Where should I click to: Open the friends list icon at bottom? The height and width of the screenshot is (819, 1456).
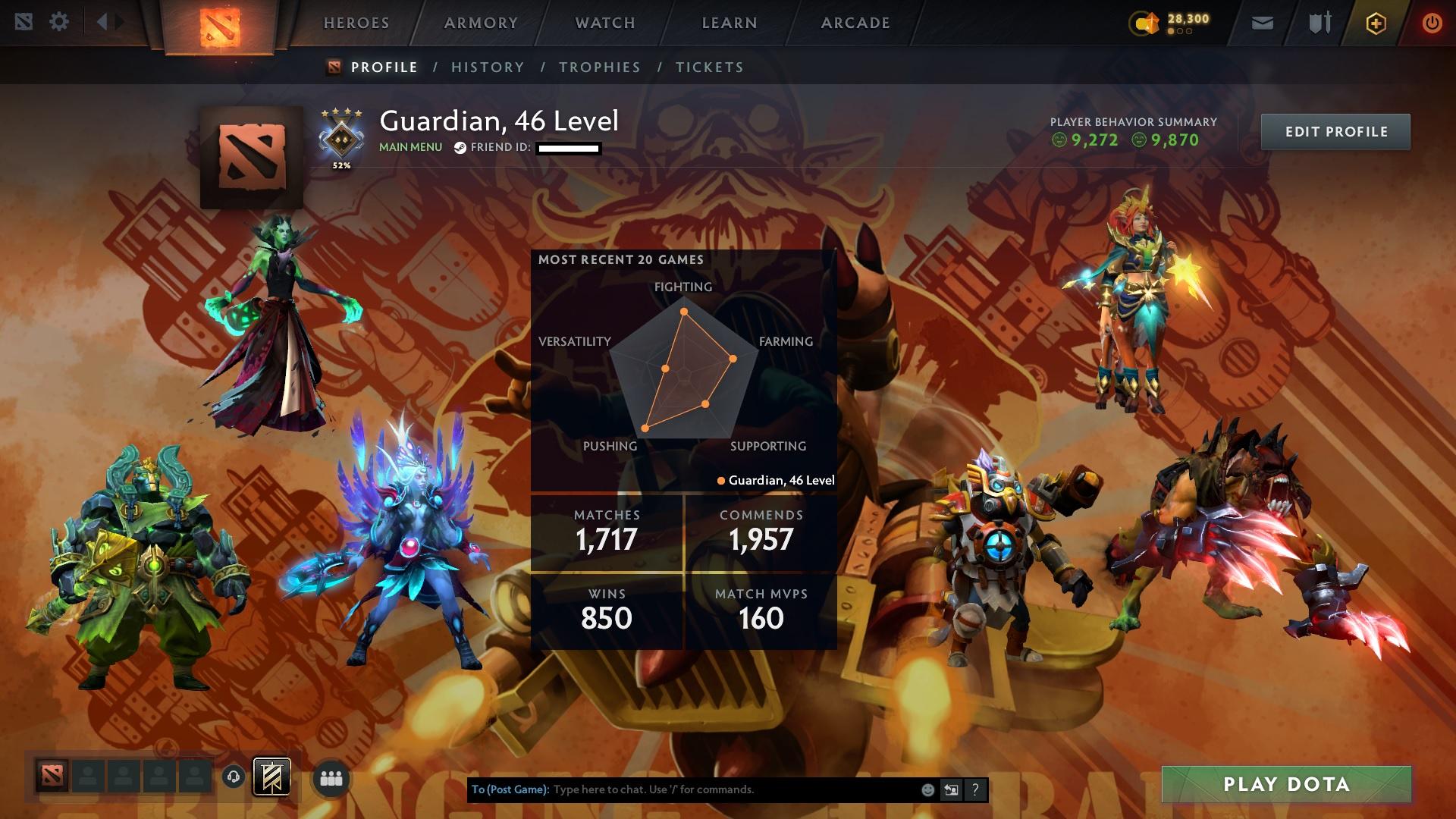(x=331, y=778)
